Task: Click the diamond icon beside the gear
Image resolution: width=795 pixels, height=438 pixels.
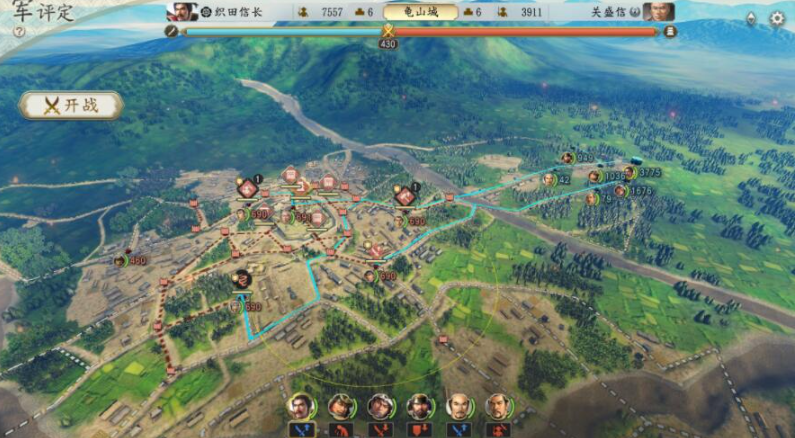Action: click(751, 18)
